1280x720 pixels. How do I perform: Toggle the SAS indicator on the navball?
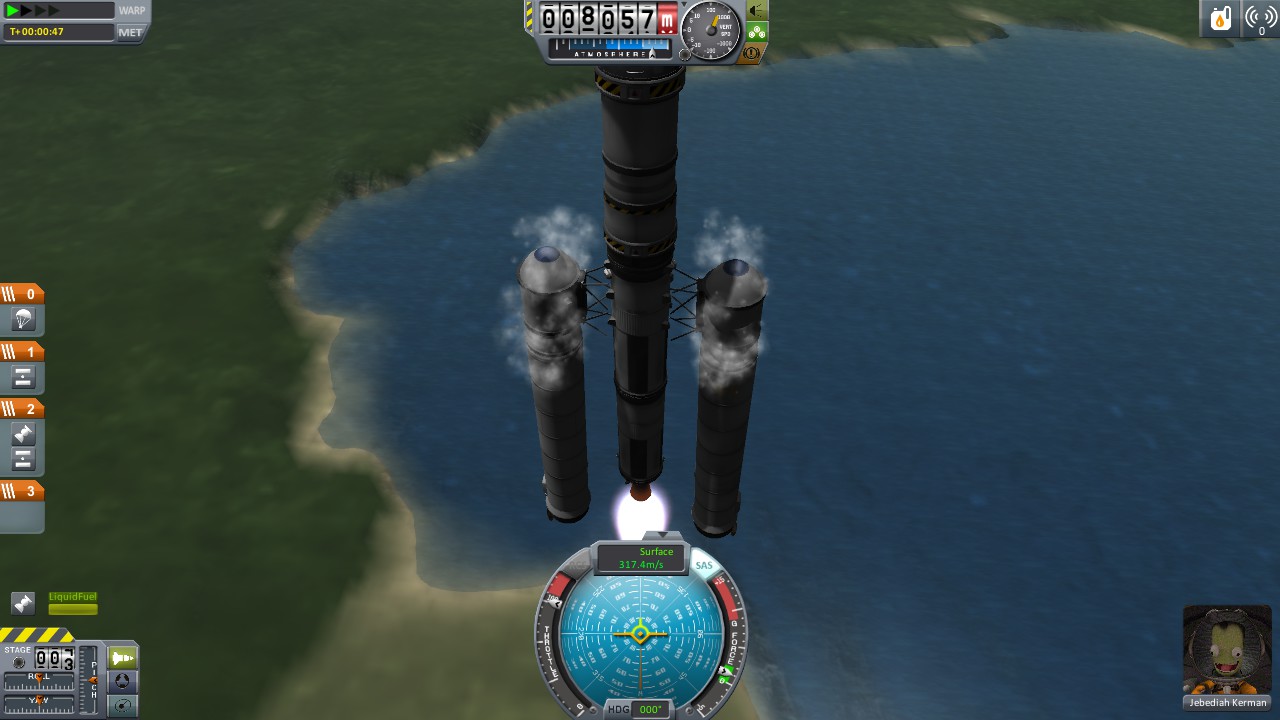(704, 566)
